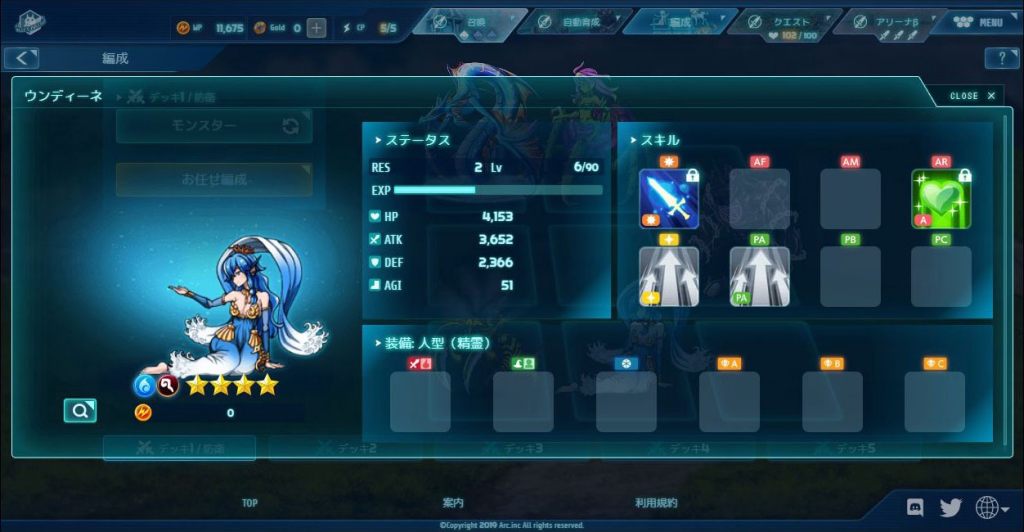Close the ウンディーネ detail panel
Viewport: 1024px width, 532px height.
[972, 96]
